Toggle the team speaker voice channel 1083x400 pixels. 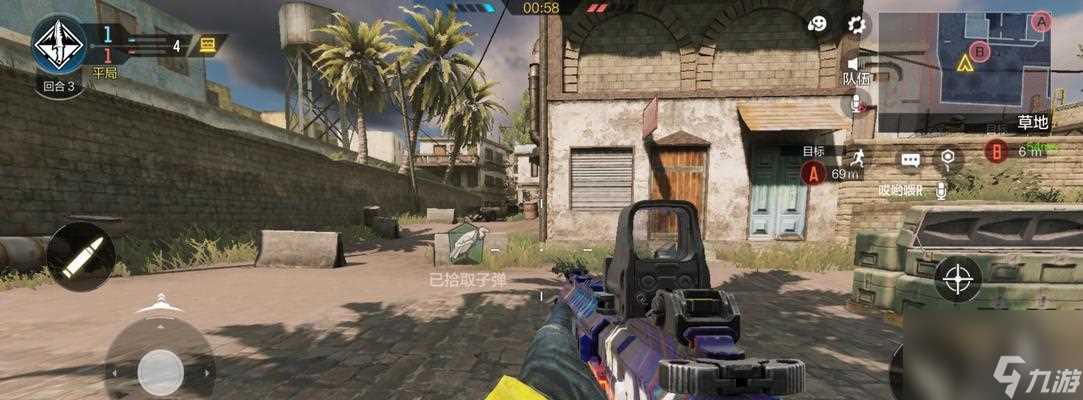click(x=855, y=62)
